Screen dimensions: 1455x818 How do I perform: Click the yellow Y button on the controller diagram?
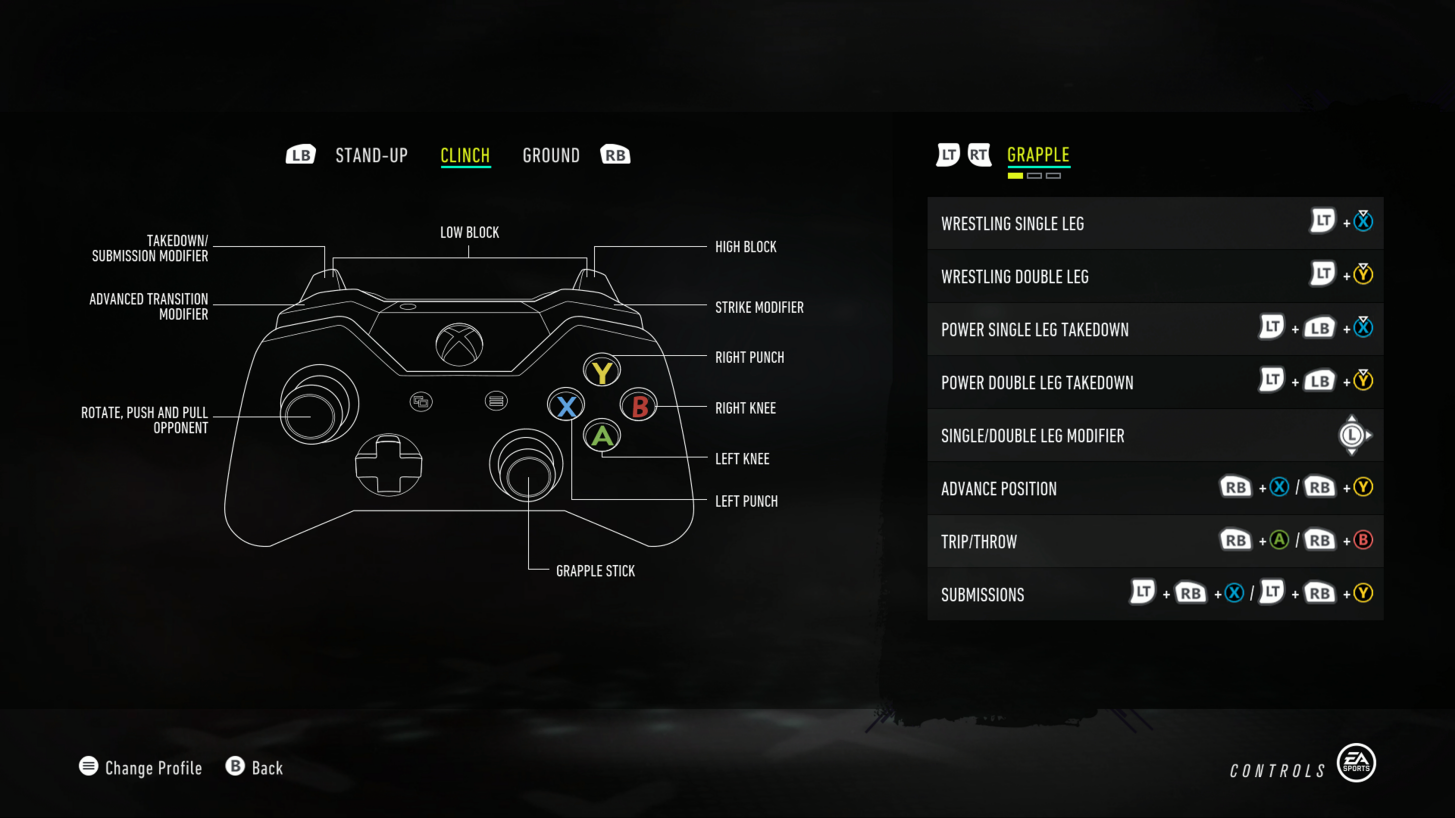pyautogui.click(x=601, y=369)
